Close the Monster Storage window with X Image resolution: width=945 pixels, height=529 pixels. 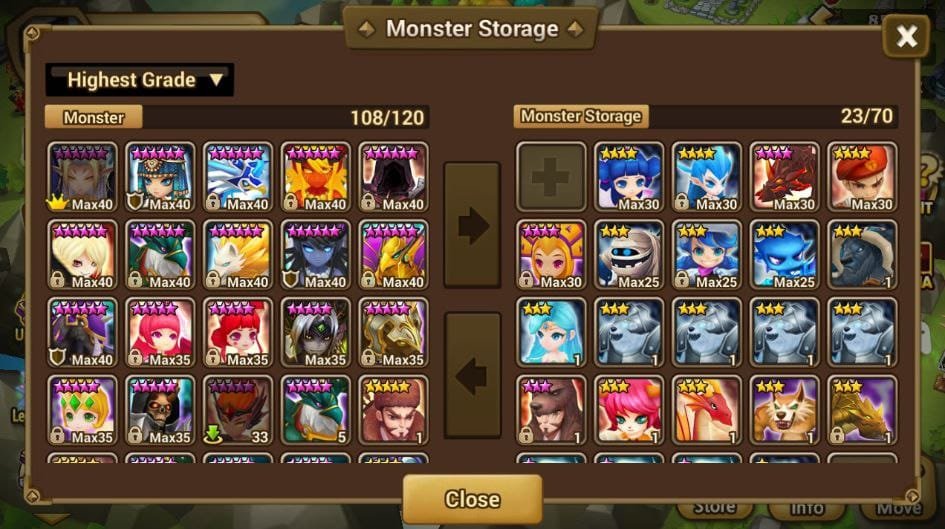906,38
